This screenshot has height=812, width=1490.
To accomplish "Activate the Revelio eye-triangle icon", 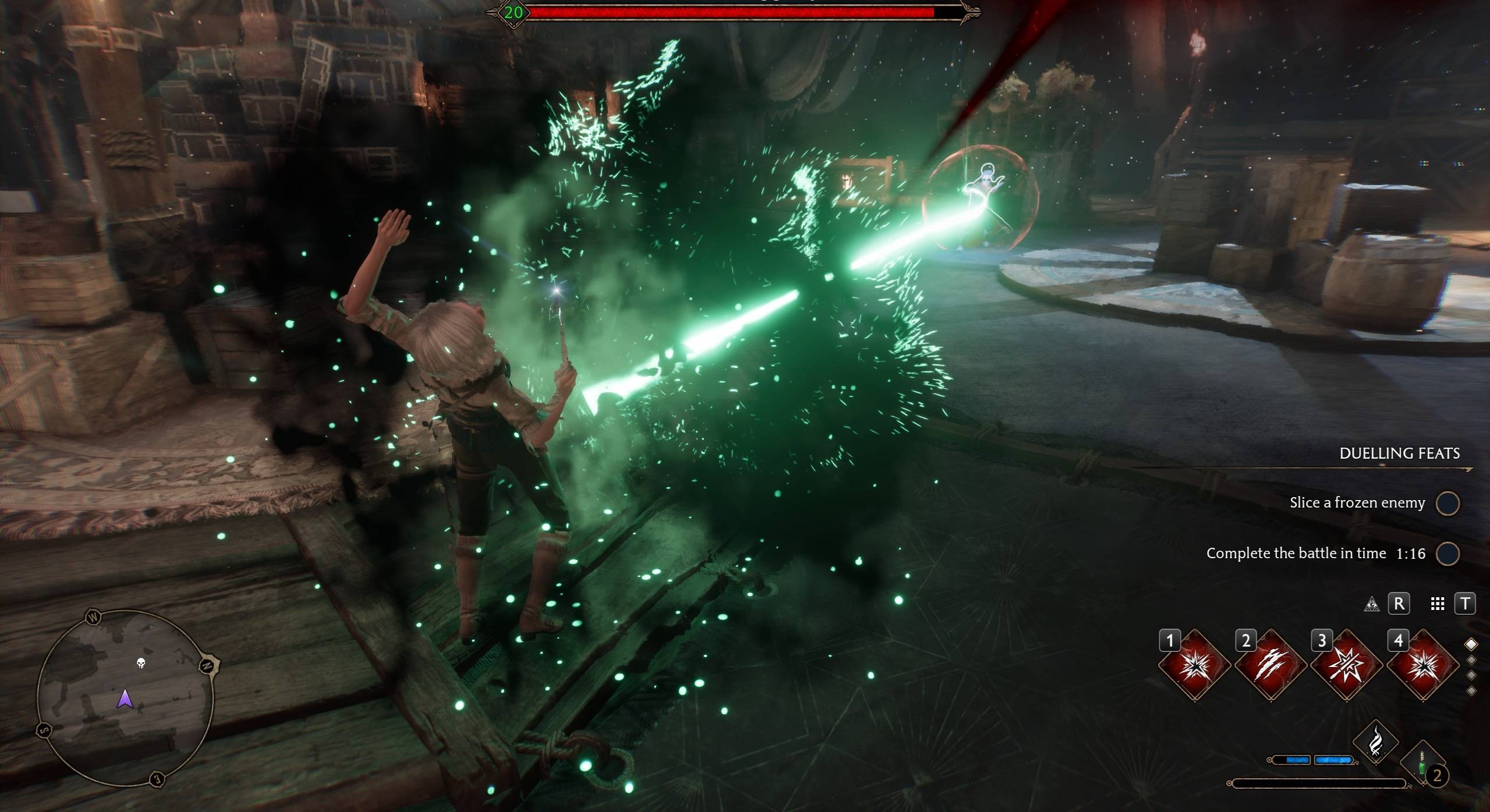I will pyautogui.click(x=1371, y=604).
